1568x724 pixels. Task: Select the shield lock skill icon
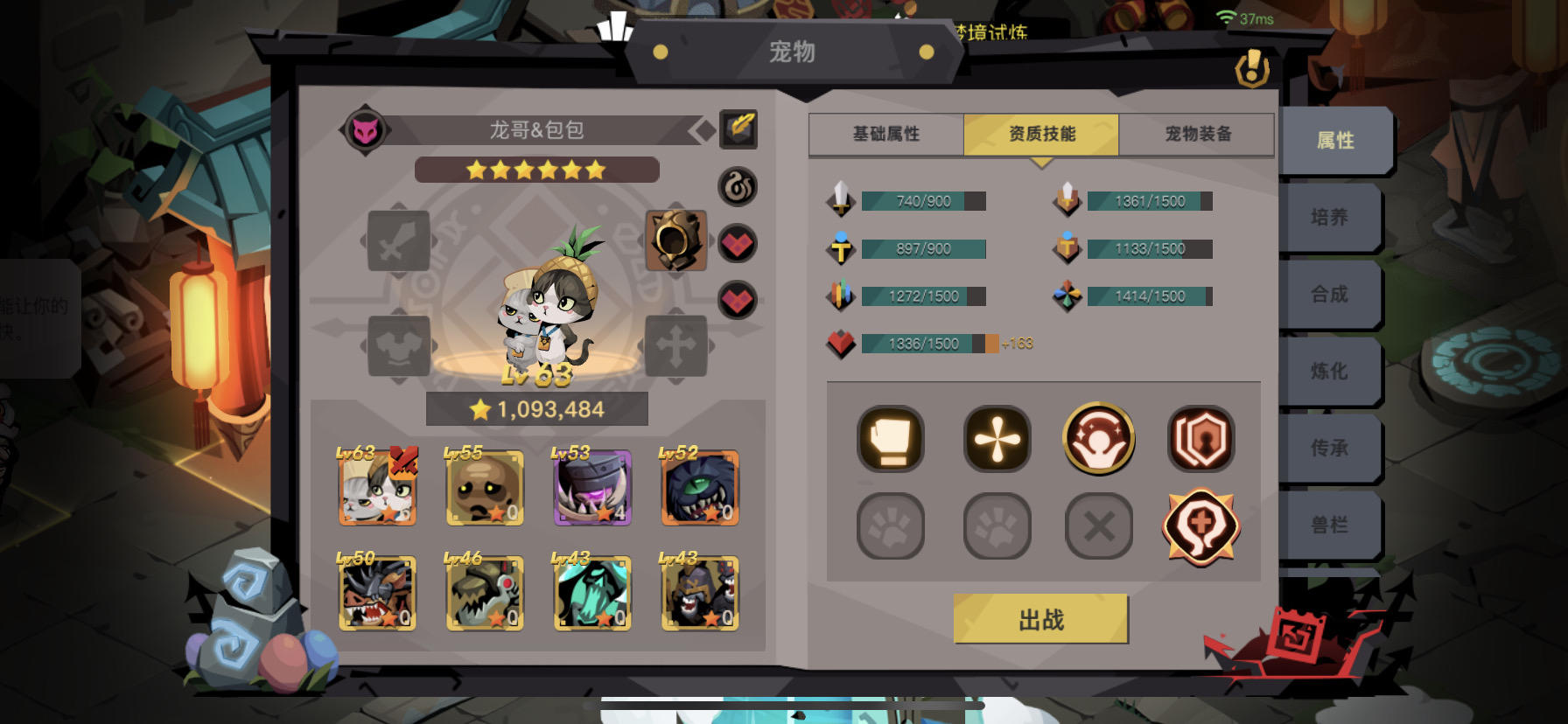click(x=1201, y=440)
